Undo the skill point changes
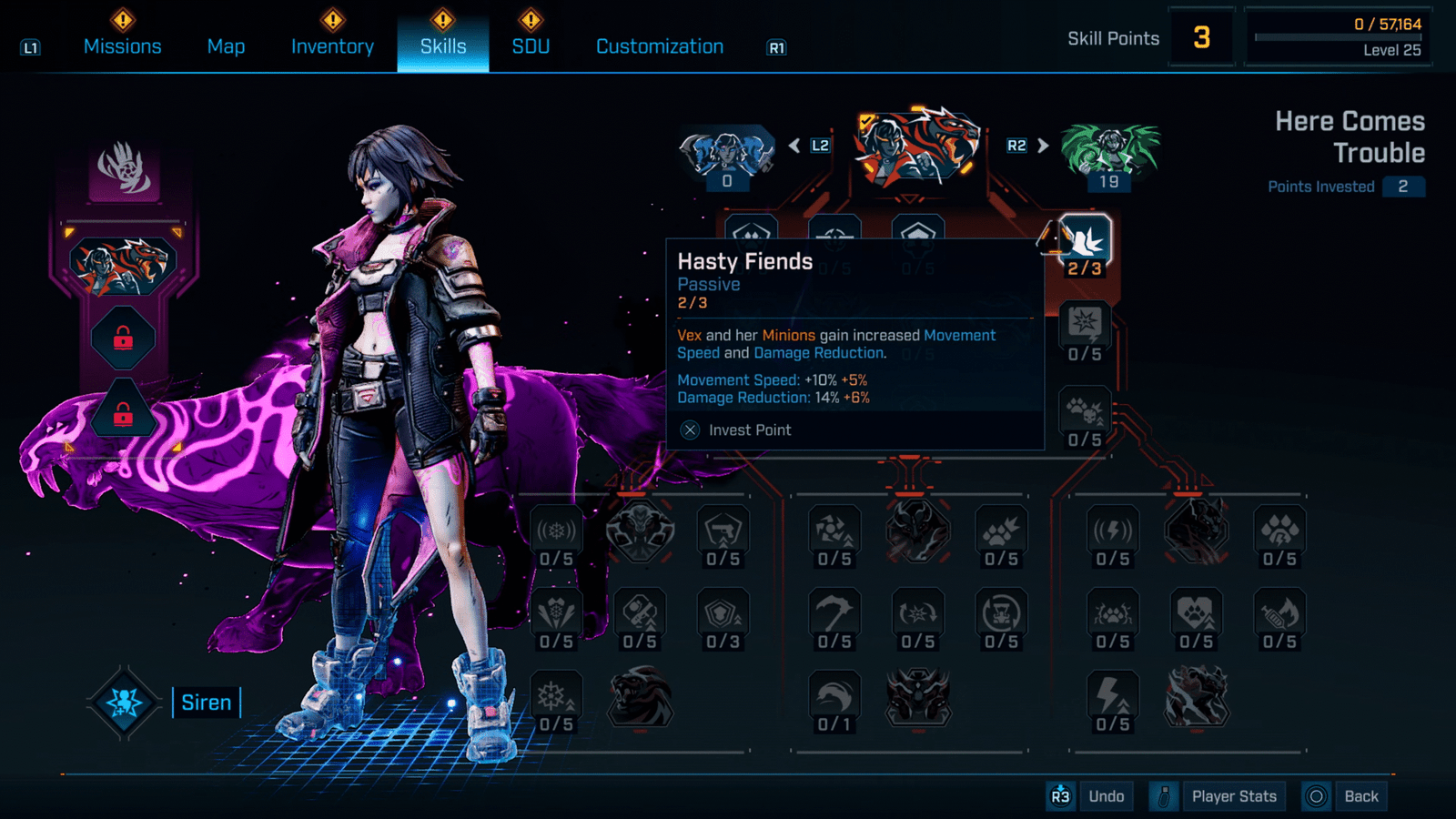The width and height of the screenshot is (1456, 819). click(x=1106, y=796)
